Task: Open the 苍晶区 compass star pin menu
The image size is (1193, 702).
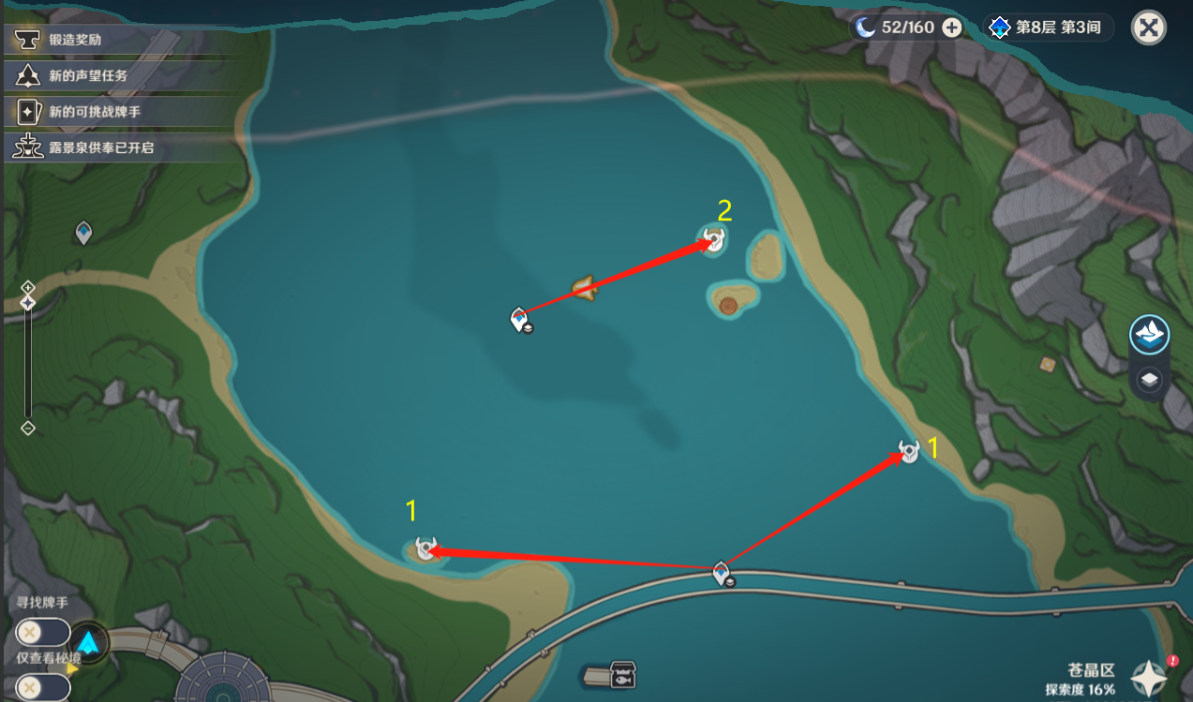Action: pos(1149,678)
